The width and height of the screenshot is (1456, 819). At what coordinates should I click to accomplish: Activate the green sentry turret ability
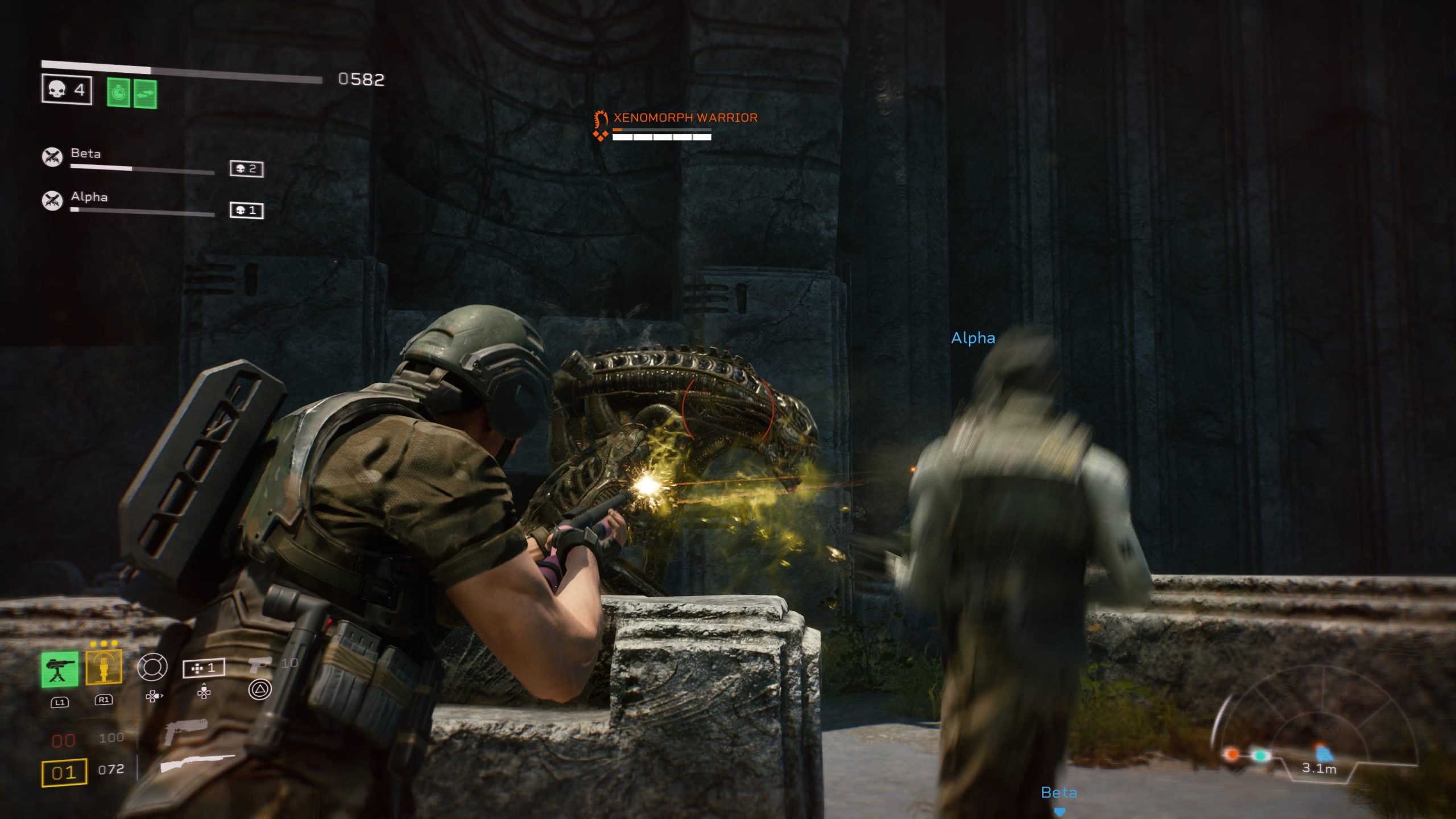point(60,669)
